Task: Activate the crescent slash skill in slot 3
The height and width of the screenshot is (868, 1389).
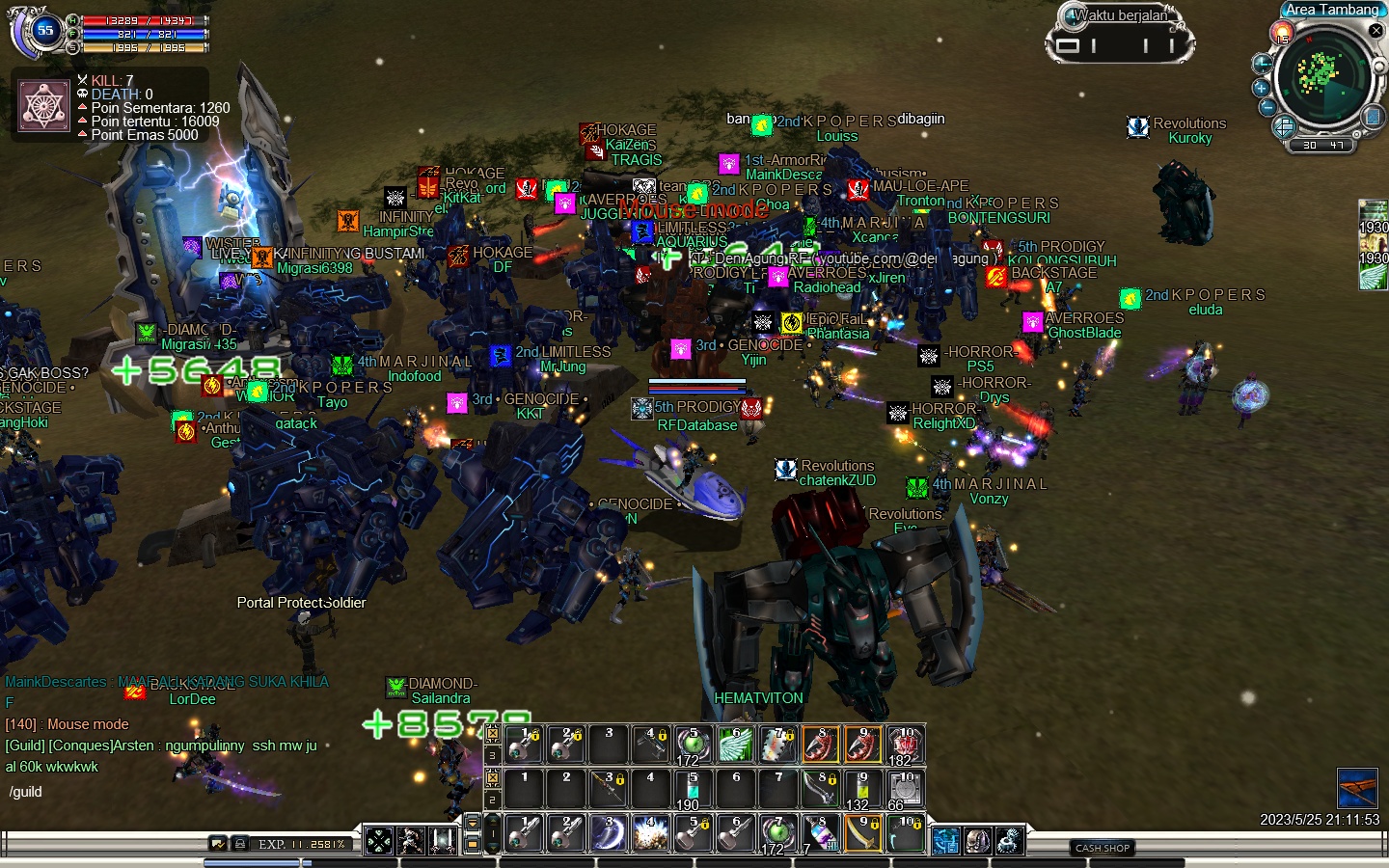Action: (x=609, y=833)
